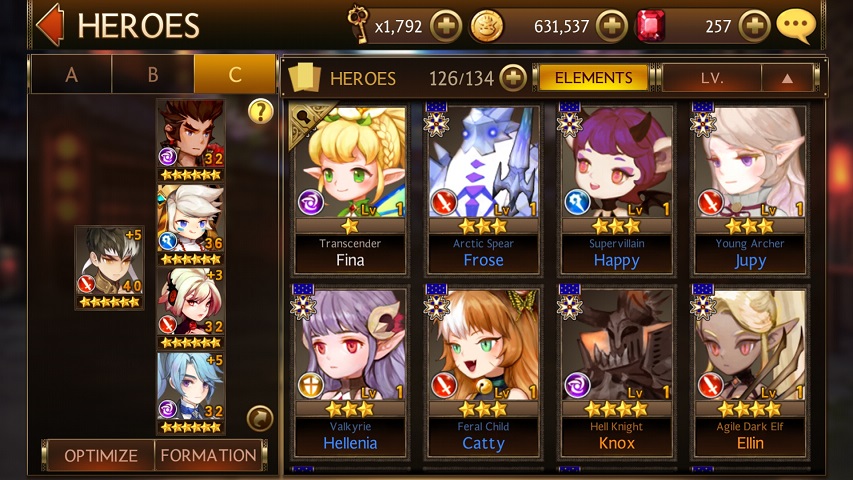Buy more rubies with plus button
853x480 pixels.
click(755, 26)
